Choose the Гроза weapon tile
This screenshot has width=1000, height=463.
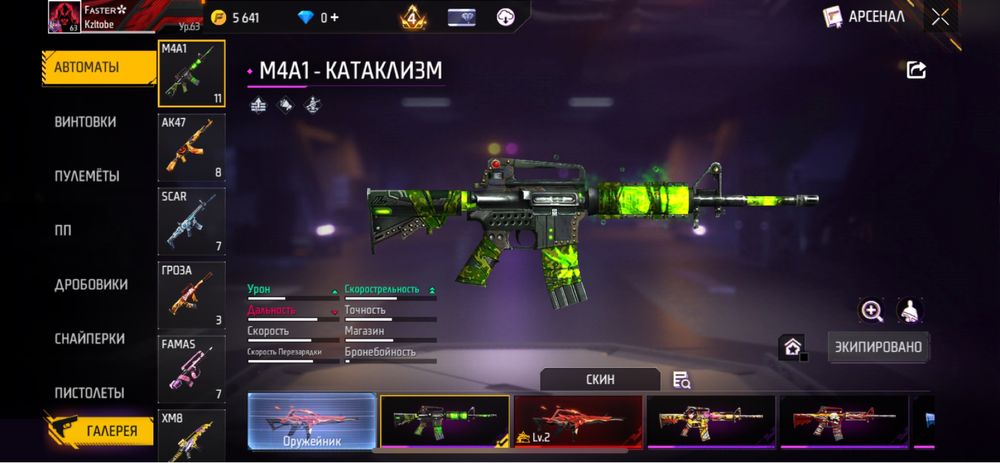[191, 295]
